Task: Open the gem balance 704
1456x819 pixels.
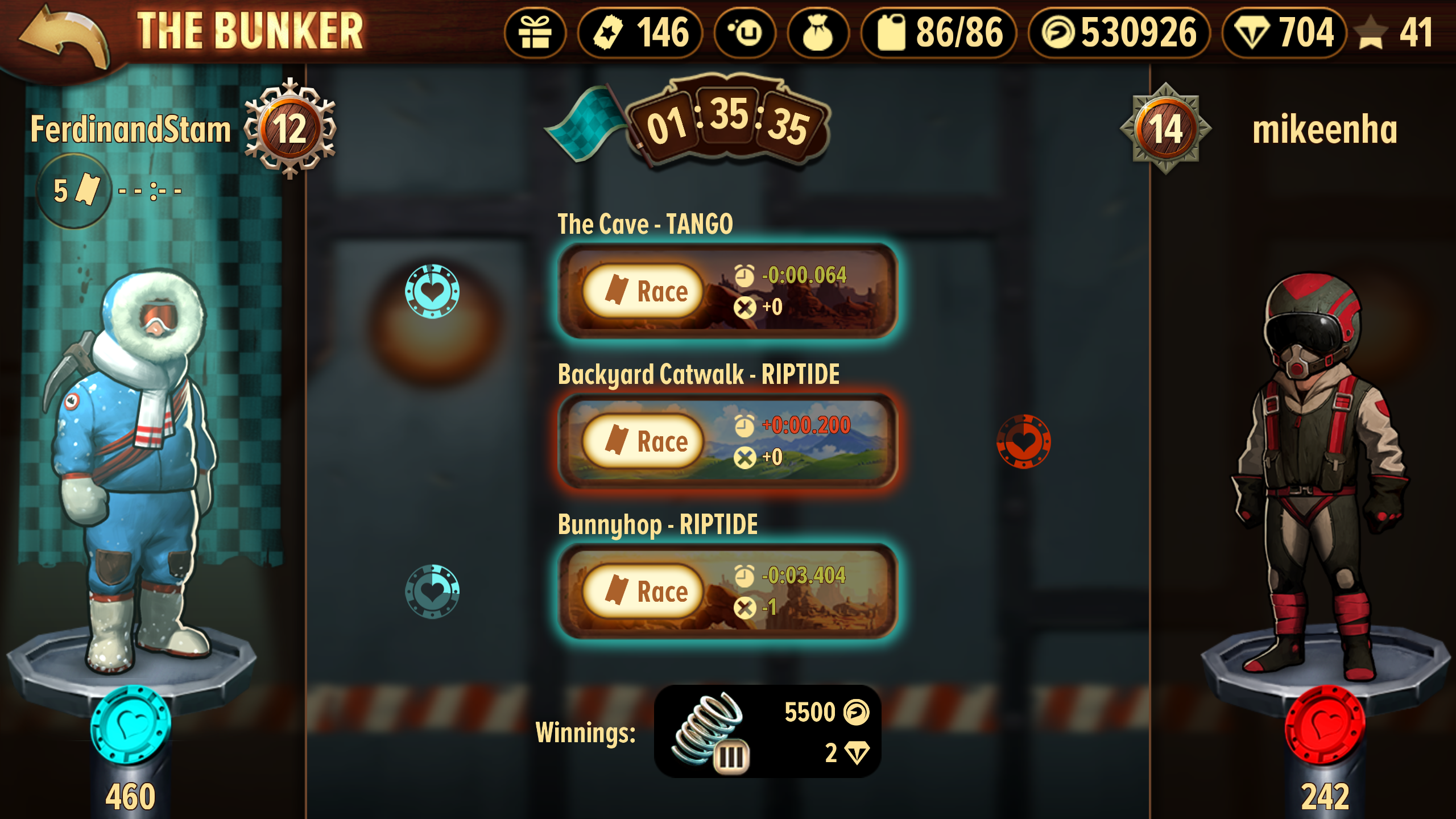Action: tap(1284, 33)
